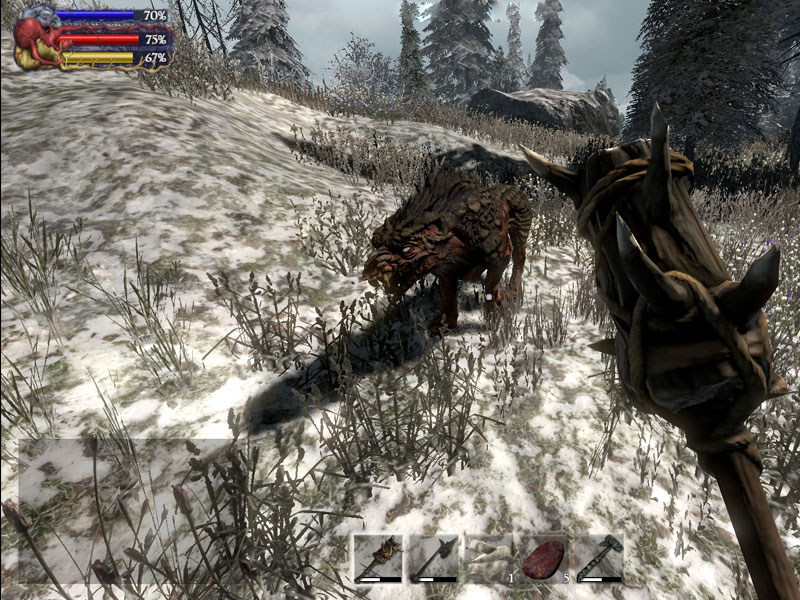Equip the axe from the hotbar

tap(433, 558)
